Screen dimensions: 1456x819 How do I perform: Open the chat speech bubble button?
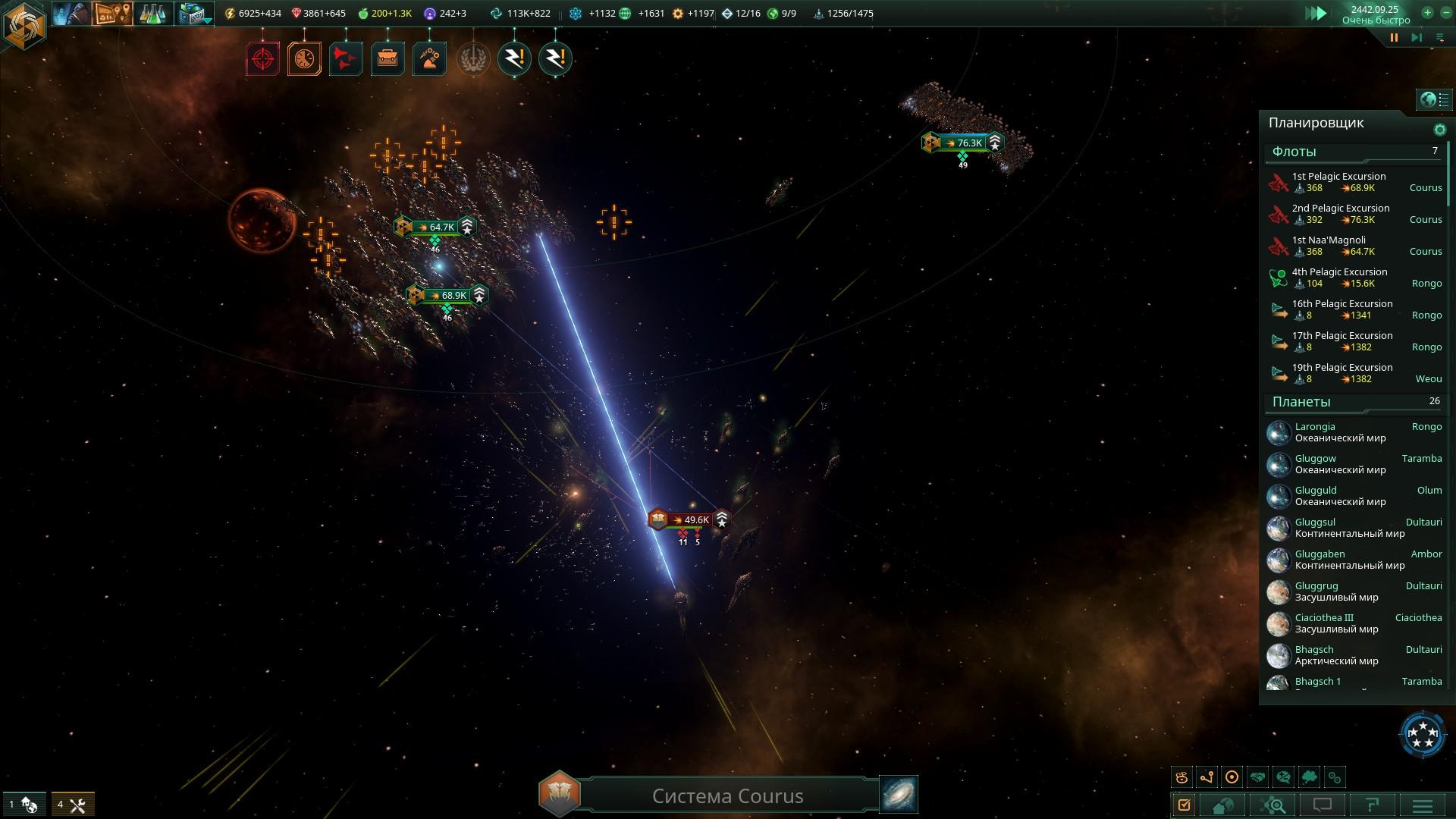pos(1323,805)
